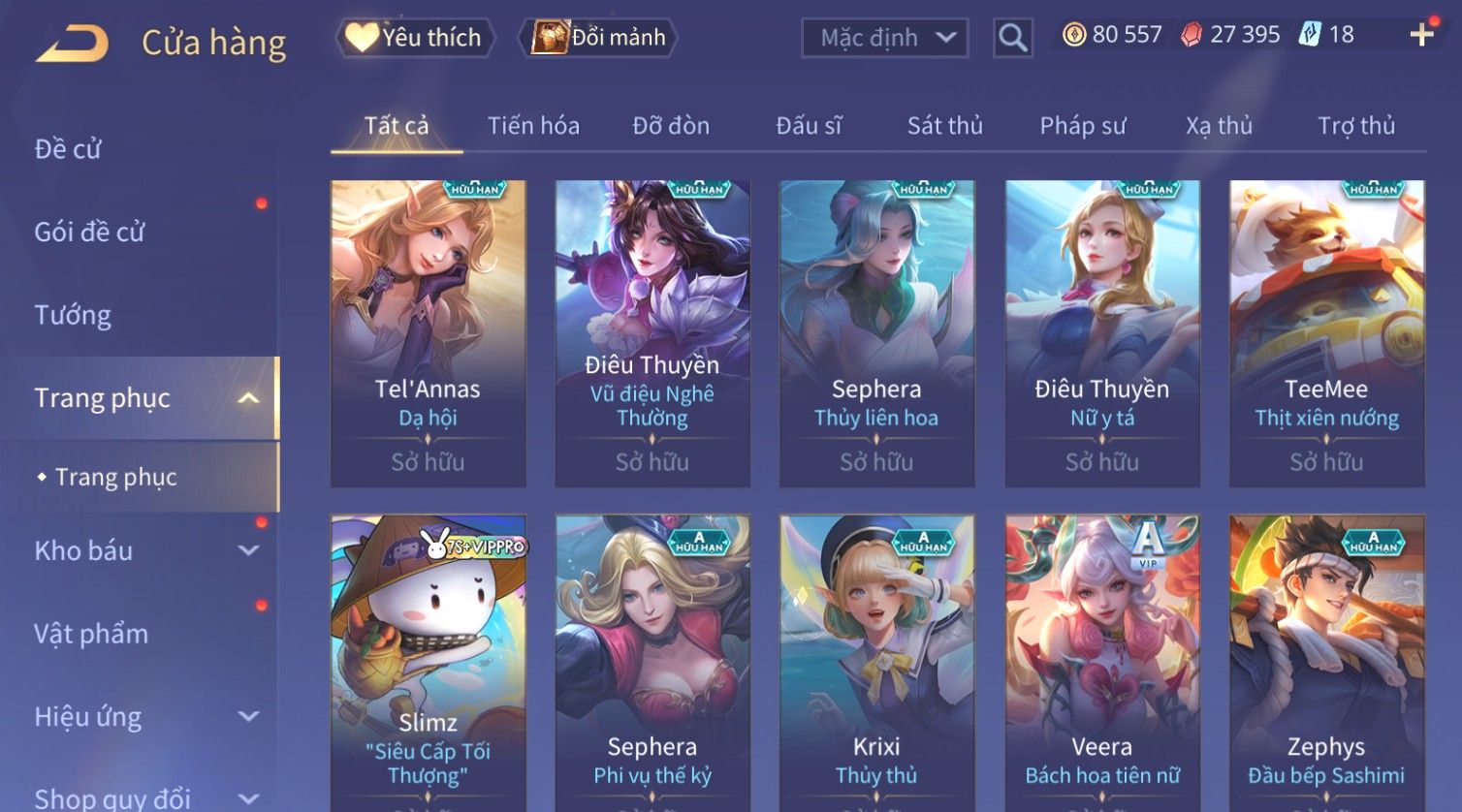Open the Yêu thích favorites list
The width and height of the screenshot is (1462, 812).
click(415, 38)
